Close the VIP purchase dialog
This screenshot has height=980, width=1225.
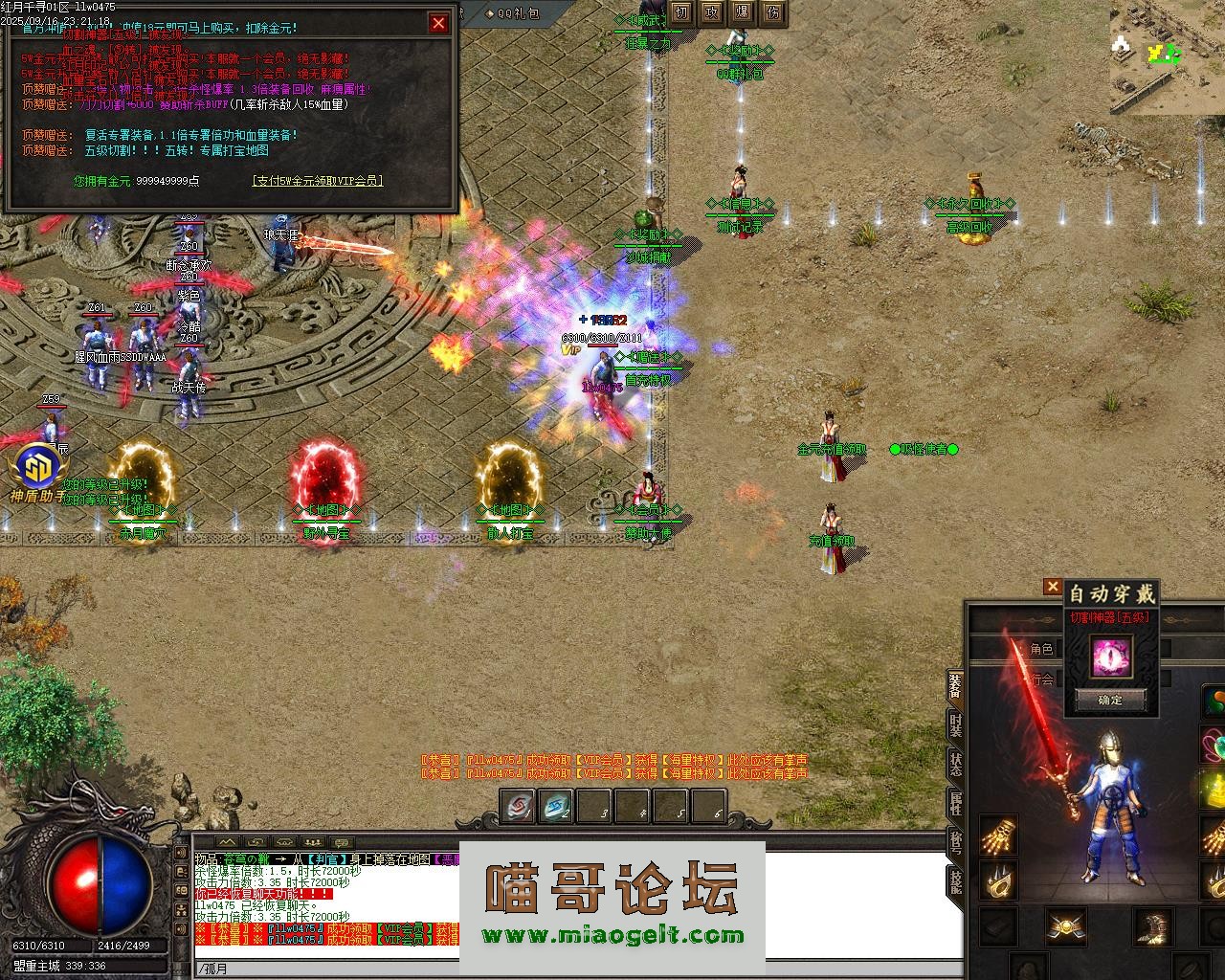(438, 23)
